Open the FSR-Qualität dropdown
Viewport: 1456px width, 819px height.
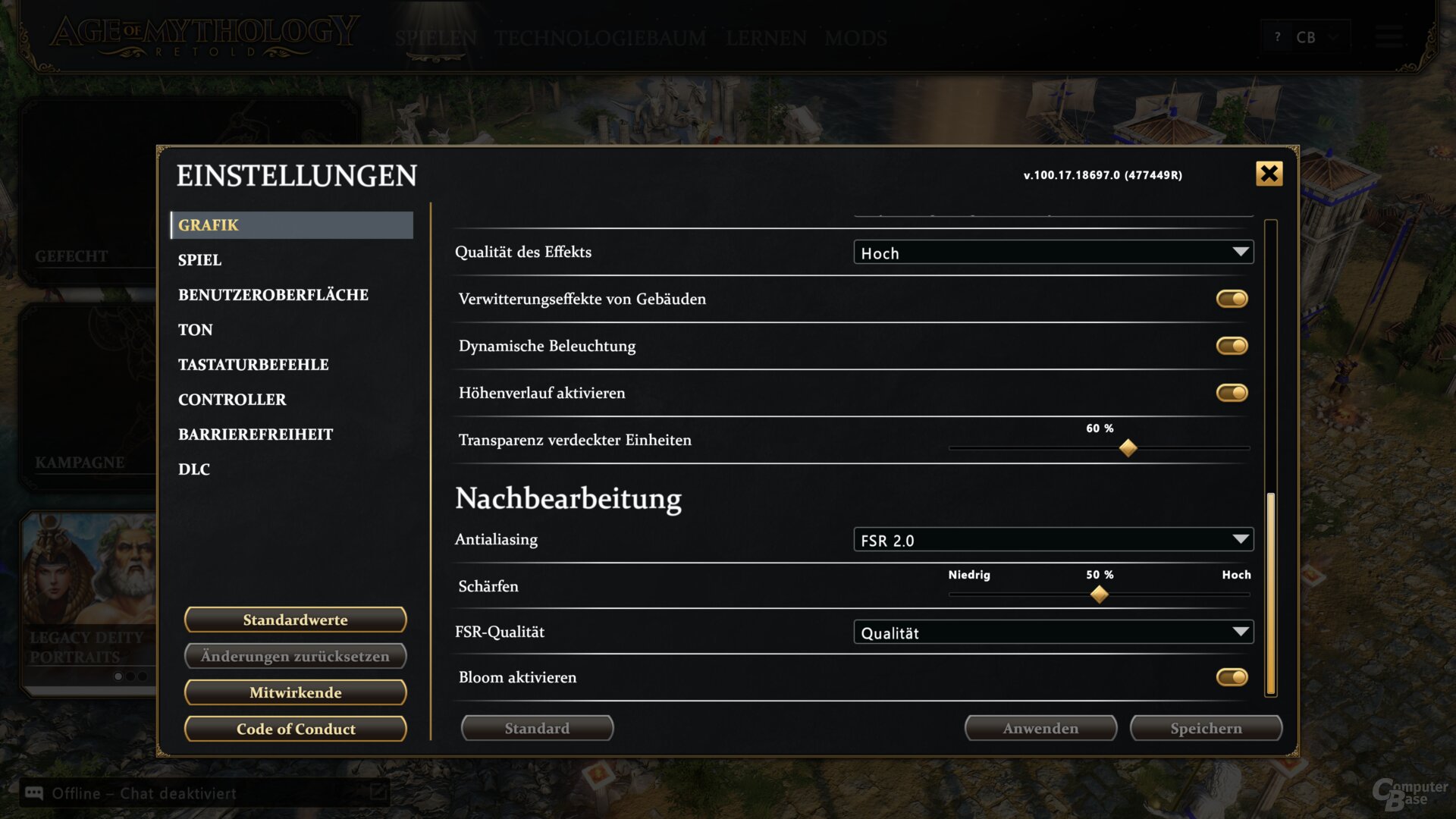tap(1053, 631)
